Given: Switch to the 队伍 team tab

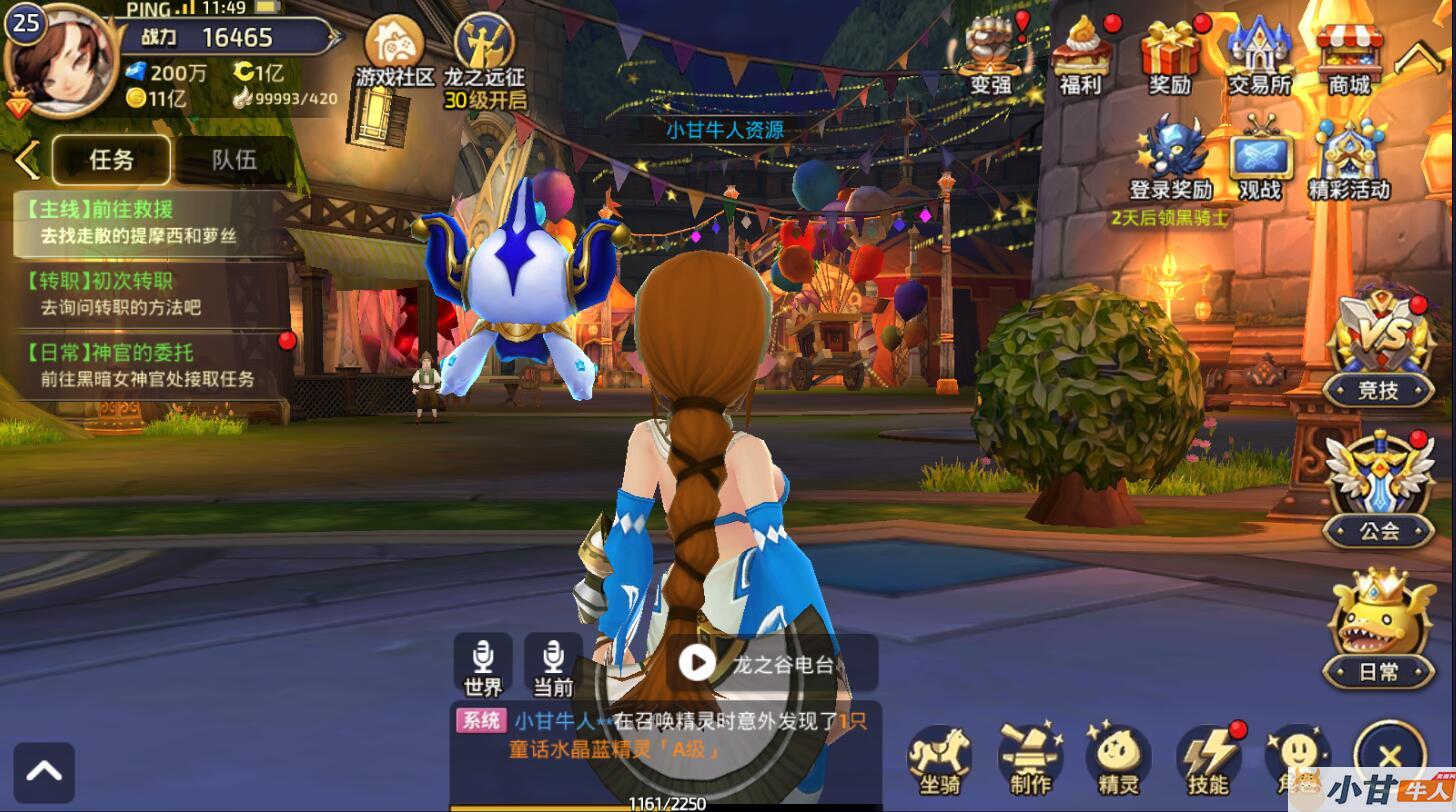Looking at the screenshot, I should click(x=234, y=160).
